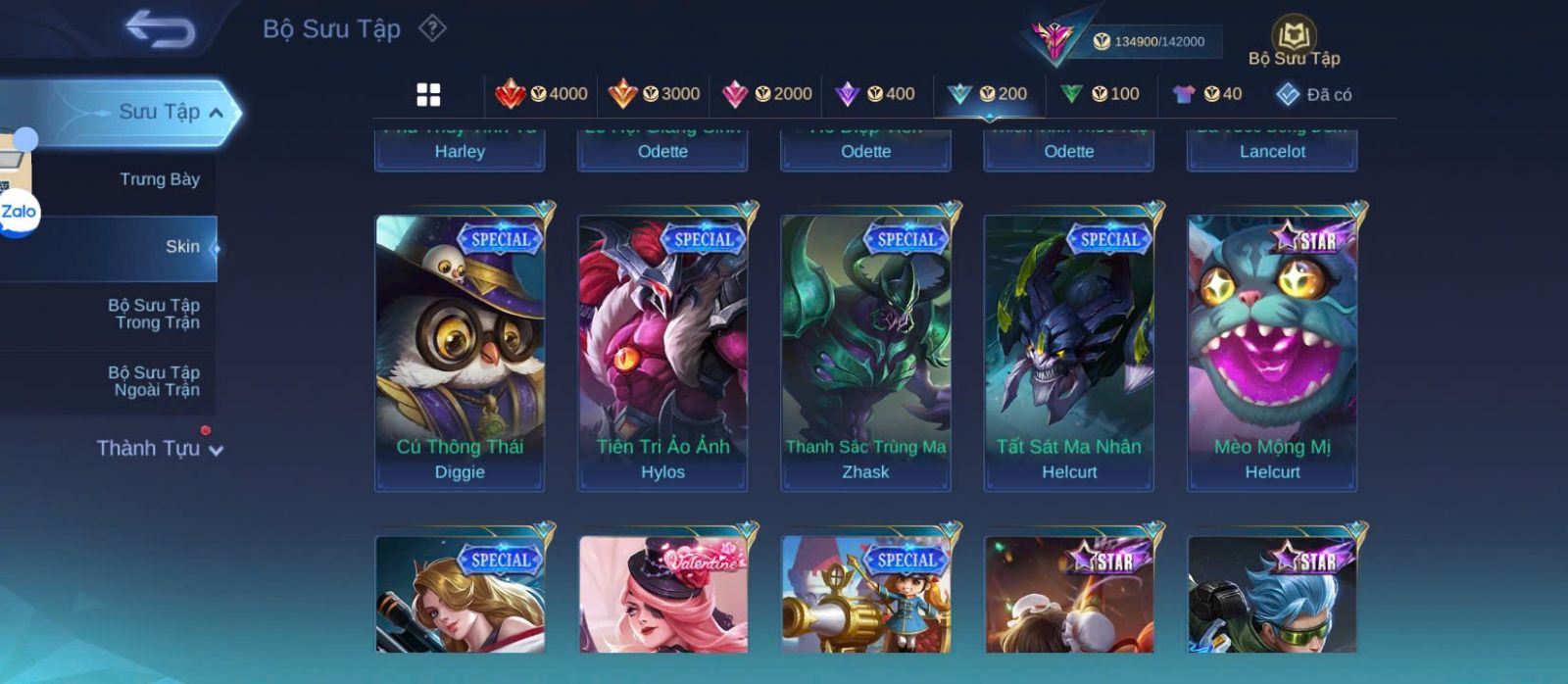Open Bộ Sưu Tập Ngoài Trận
Viewport: 1568px width, 684px height.
[x=154, y=381]
